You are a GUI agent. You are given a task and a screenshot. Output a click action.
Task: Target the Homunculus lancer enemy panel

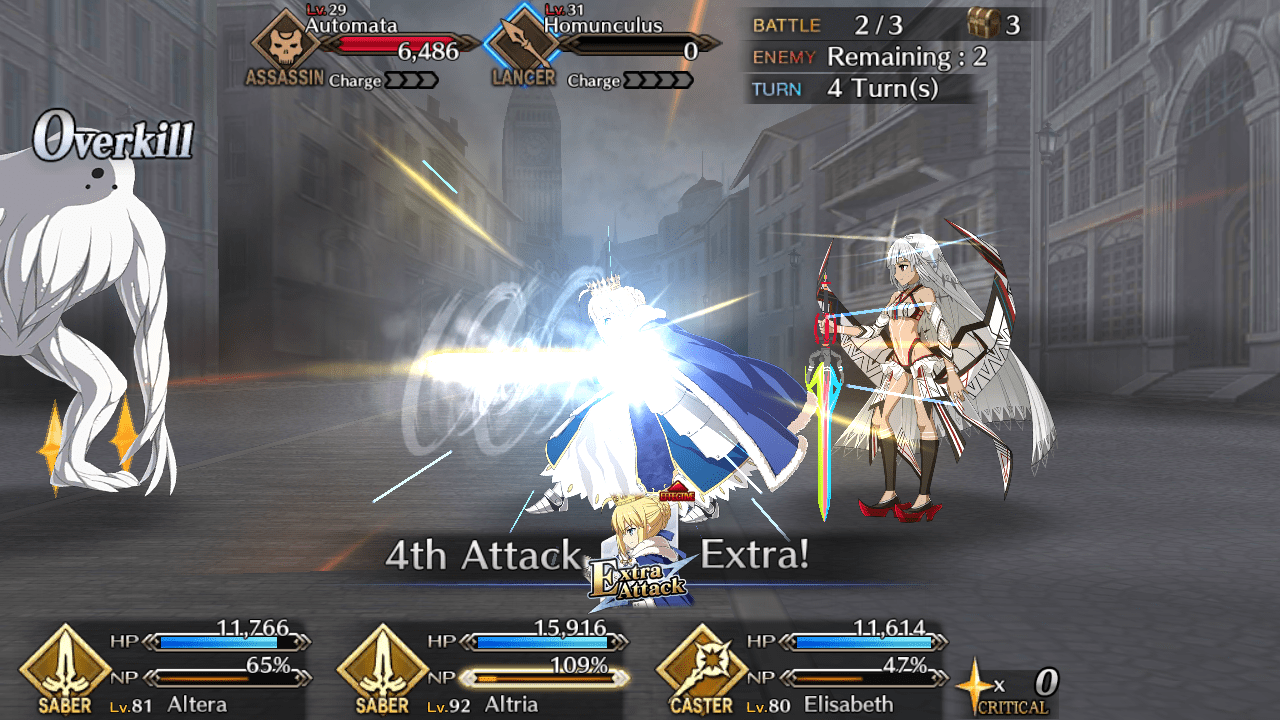coord(600,48)
